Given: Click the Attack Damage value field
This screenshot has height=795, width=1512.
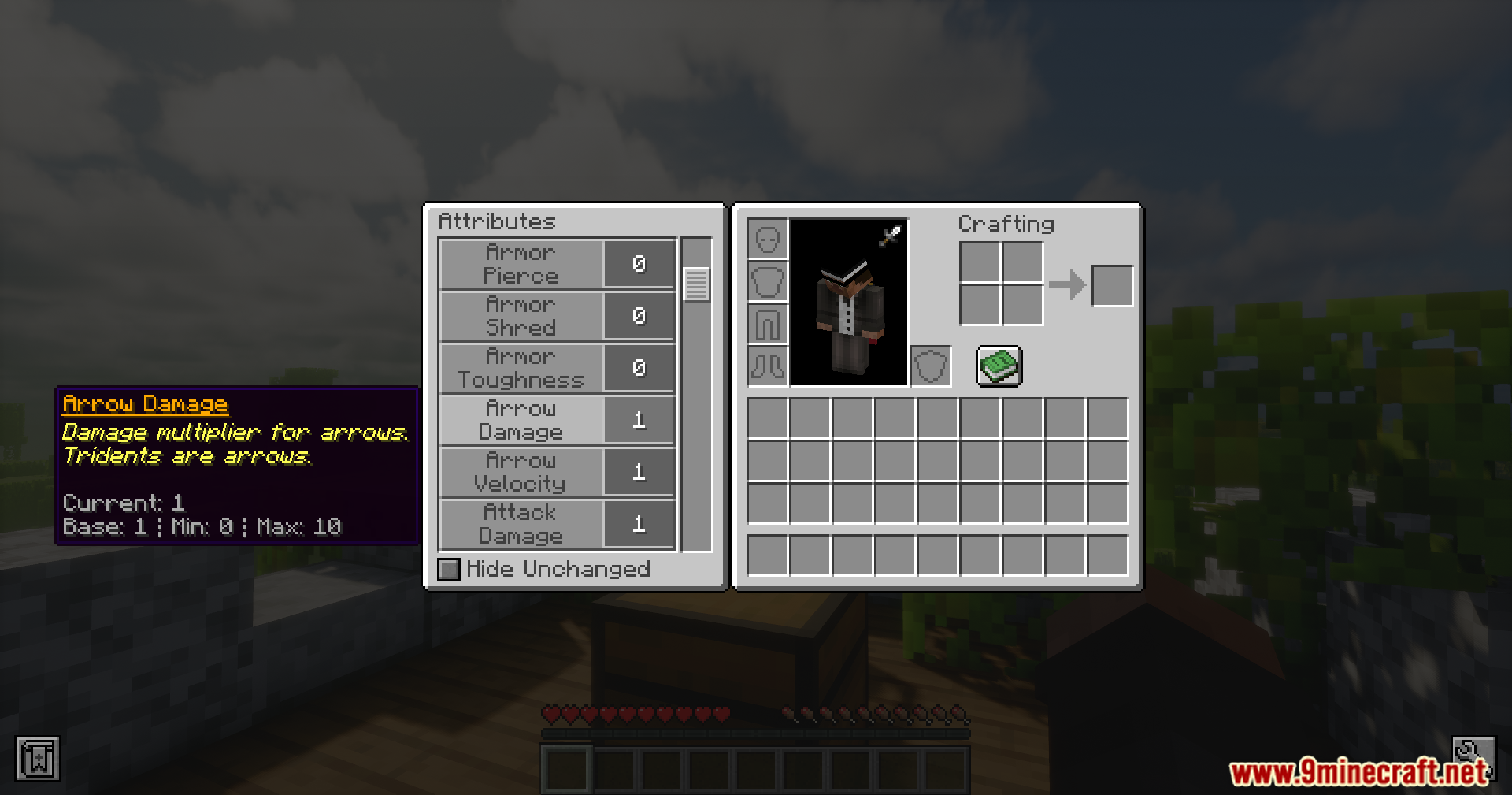Looking at the screenshot, I should point(639,523).
